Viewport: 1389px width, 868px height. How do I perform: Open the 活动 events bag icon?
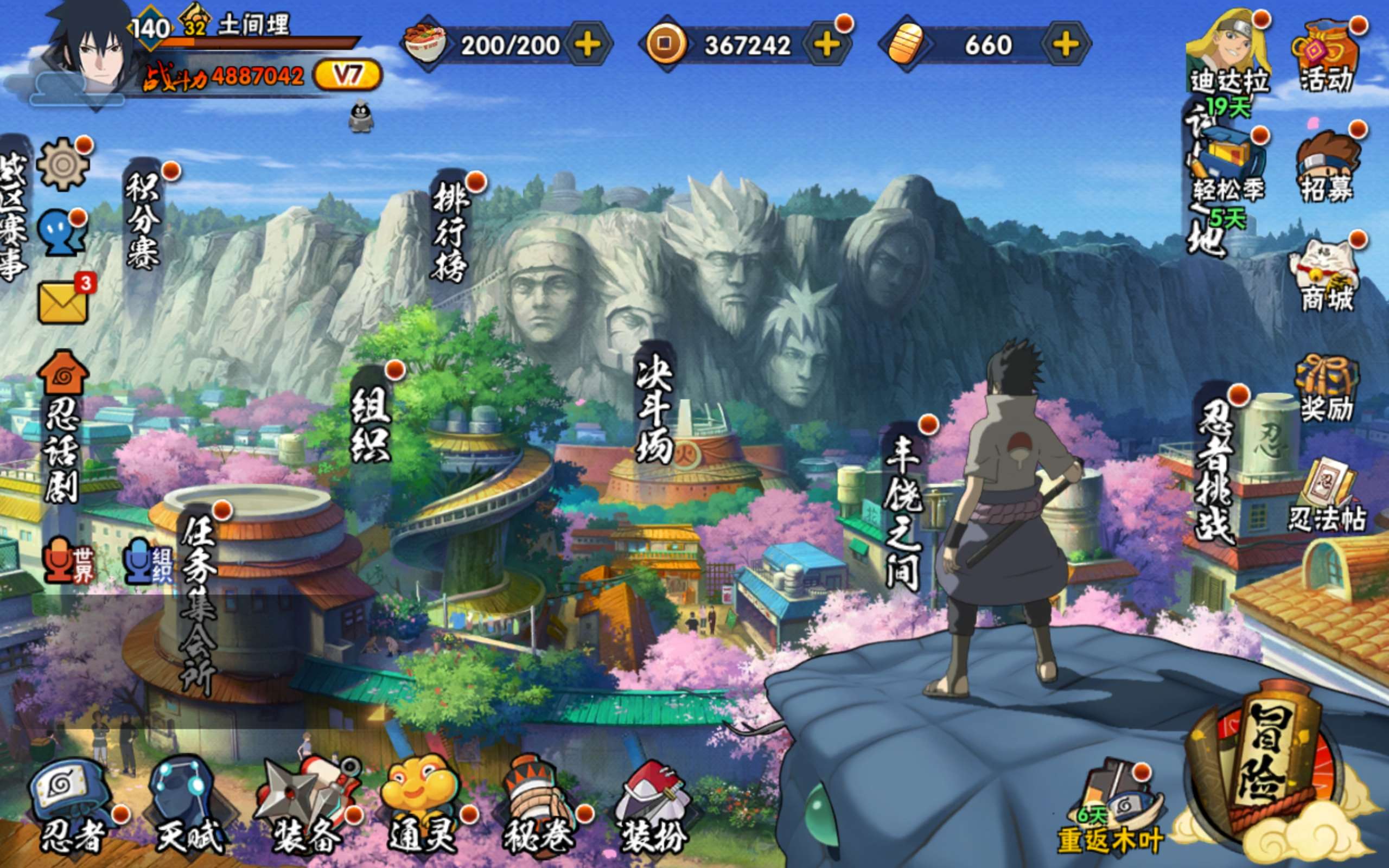pos(1326,58)
